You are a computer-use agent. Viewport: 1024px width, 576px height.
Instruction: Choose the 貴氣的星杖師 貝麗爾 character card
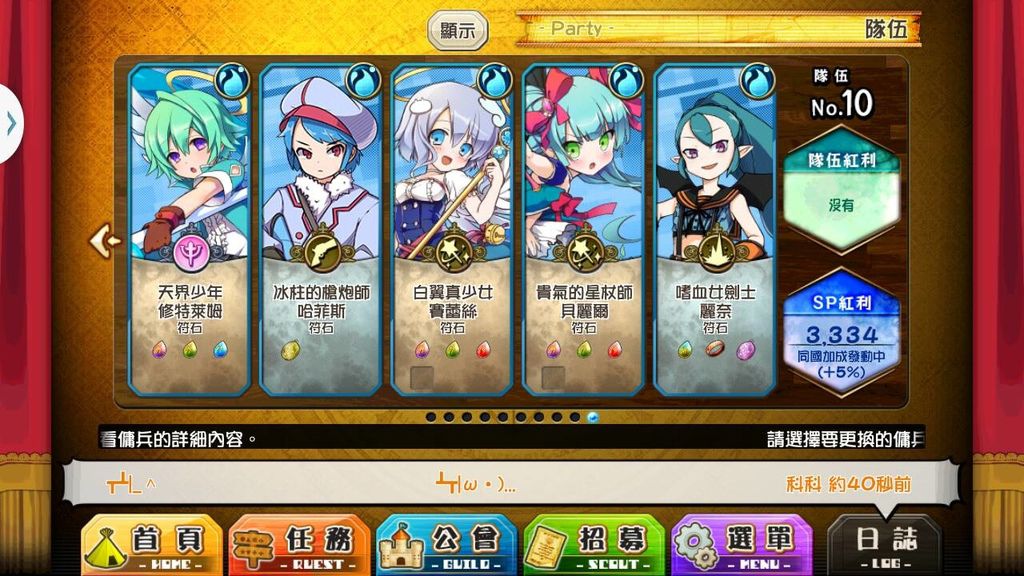584,230
